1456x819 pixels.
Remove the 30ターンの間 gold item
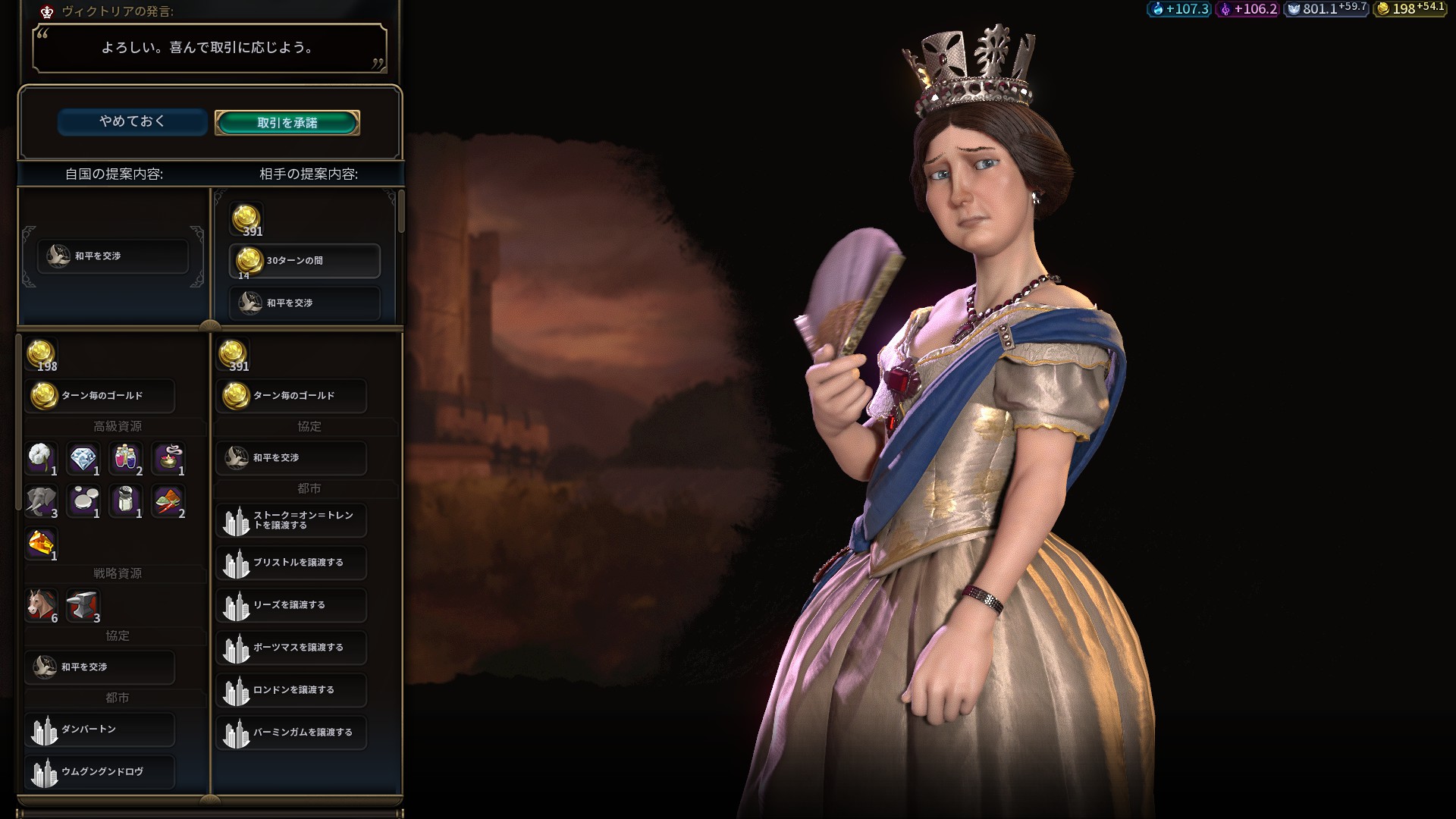(x=305, y=261)
